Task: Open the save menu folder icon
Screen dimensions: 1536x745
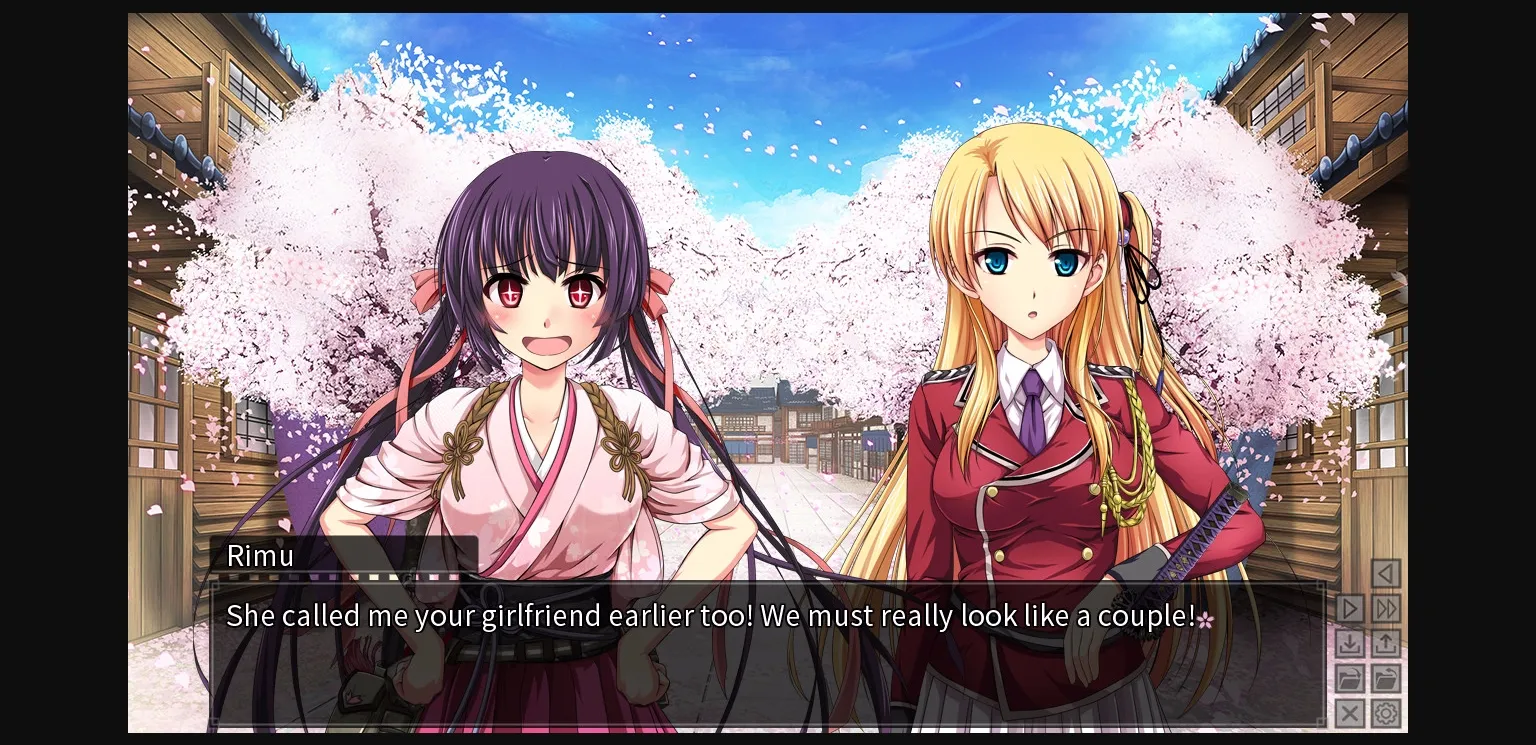Action: 1350,678
